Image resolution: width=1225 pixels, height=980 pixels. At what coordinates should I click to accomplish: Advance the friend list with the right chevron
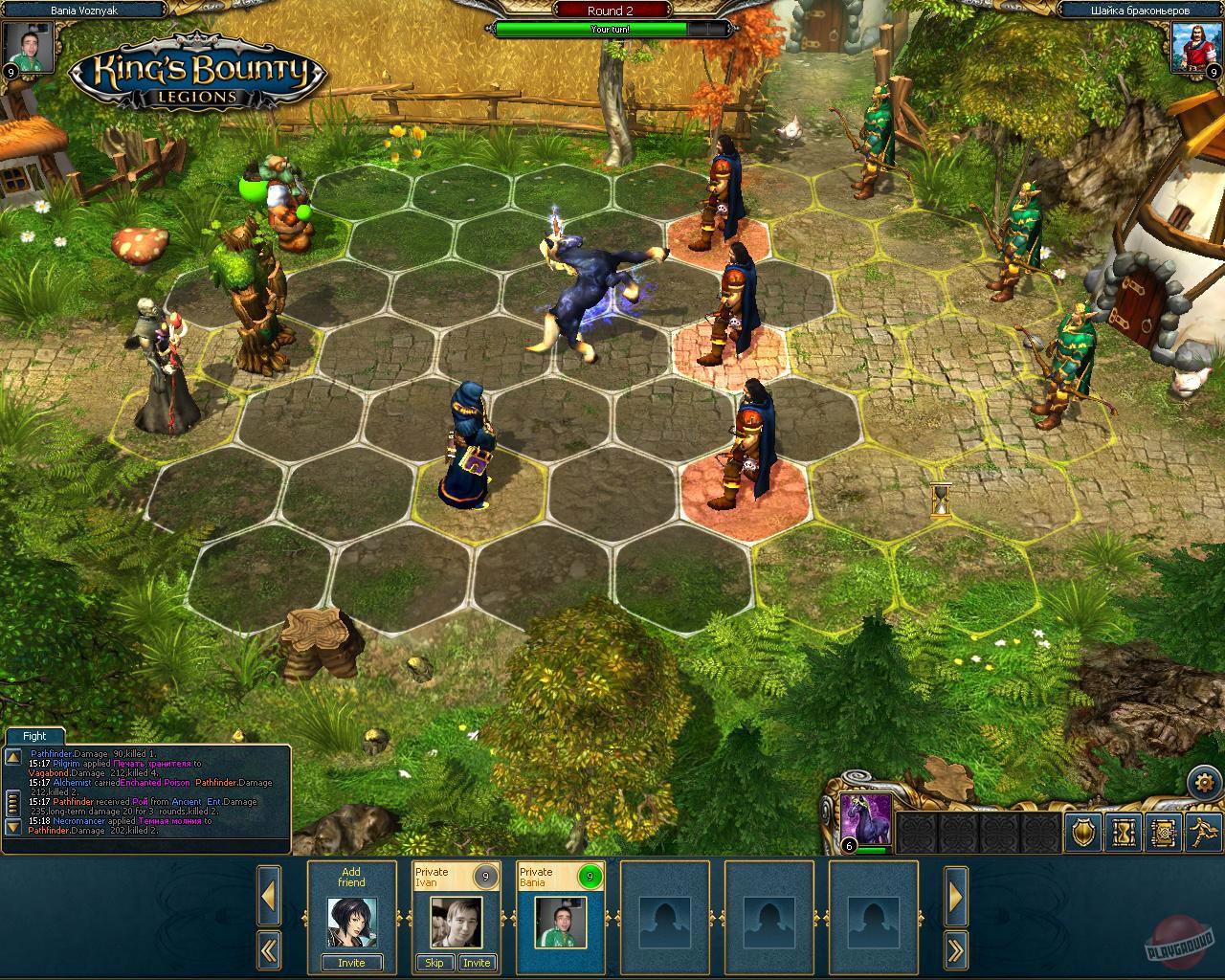click(x=956, y=896)
